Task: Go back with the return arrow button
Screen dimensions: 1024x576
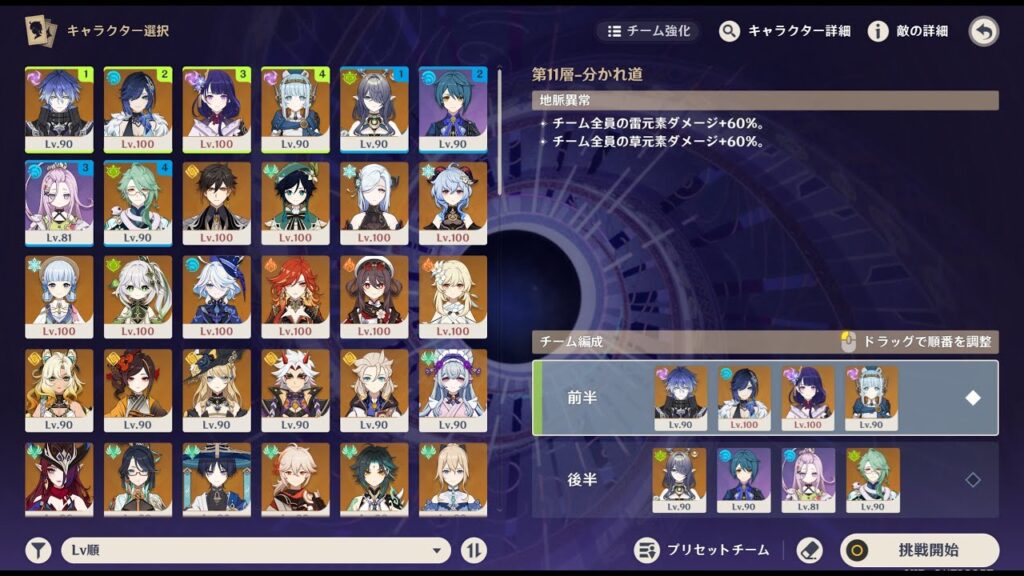Action: click(984, 31)
